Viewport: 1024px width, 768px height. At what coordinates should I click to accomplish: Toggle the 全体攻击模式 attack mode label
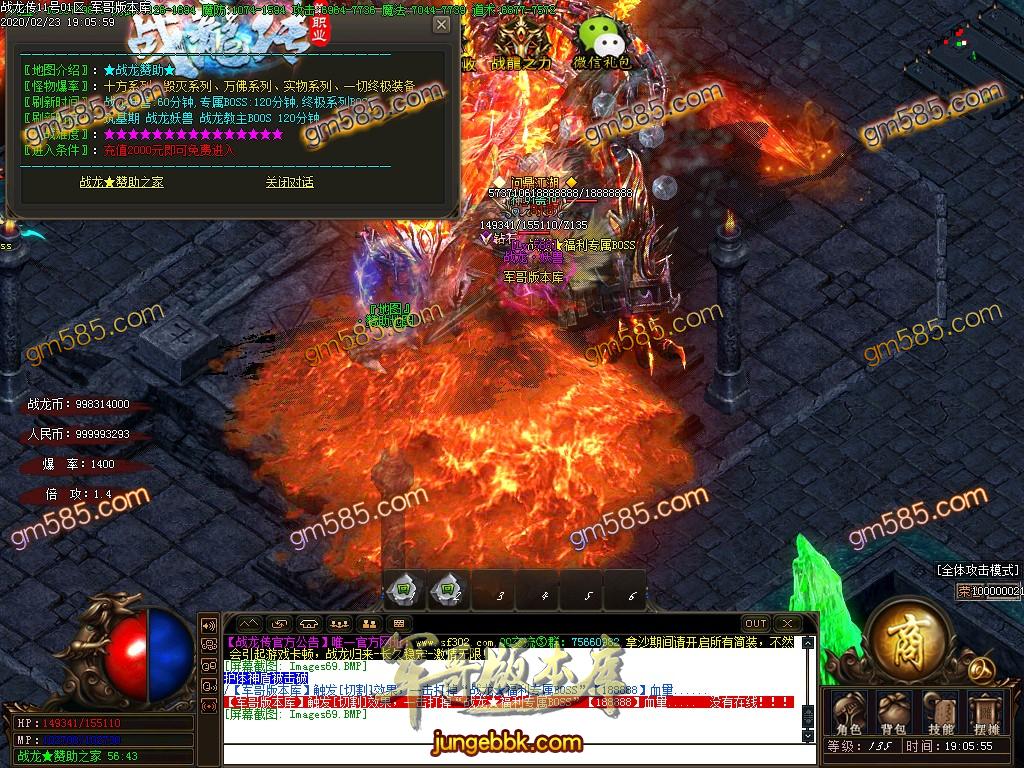point(977,570)
